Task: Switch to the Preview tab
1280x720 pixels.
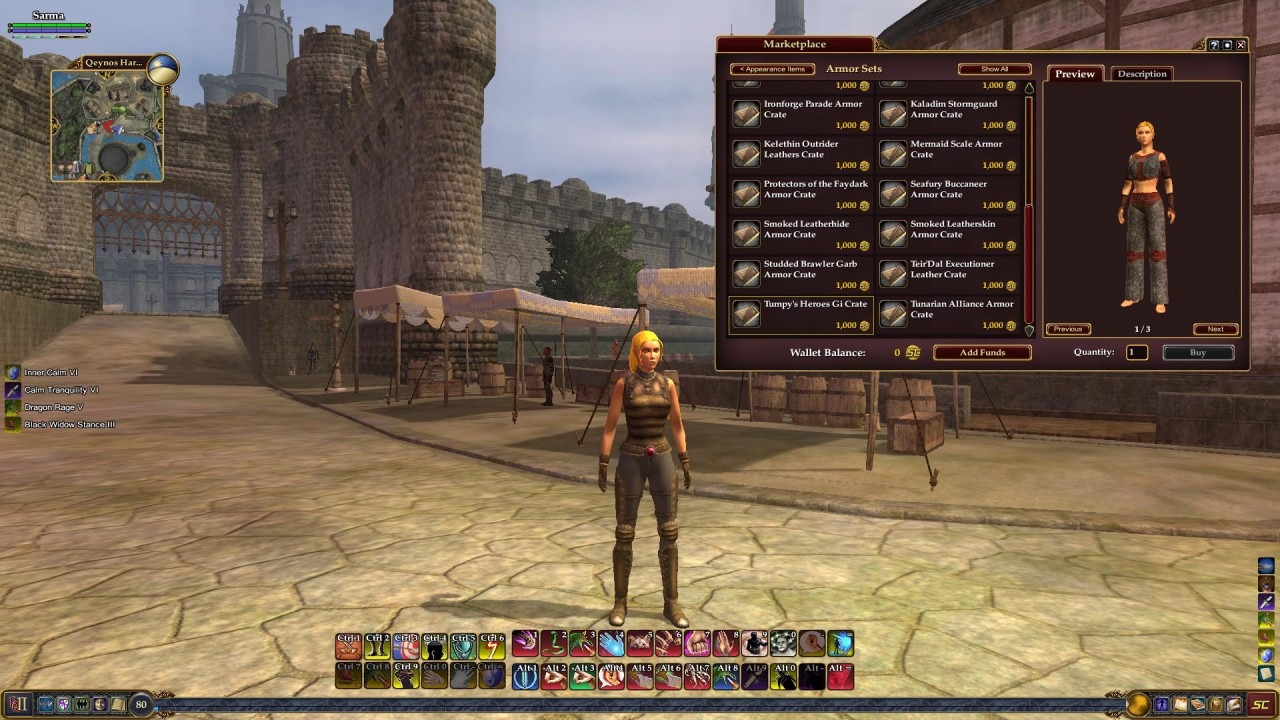Action: point(1074,73)
